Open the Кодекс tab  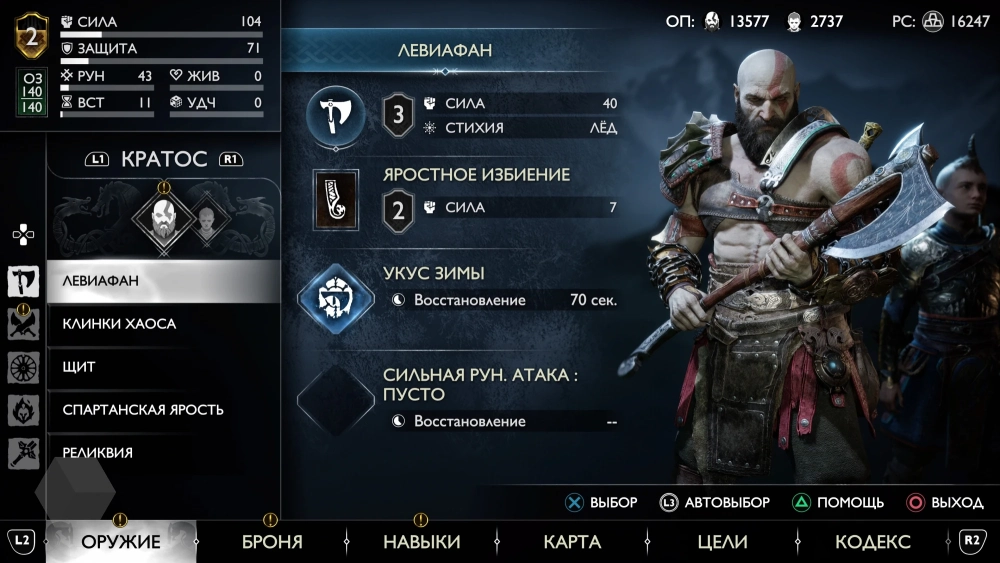click(873, 542)
